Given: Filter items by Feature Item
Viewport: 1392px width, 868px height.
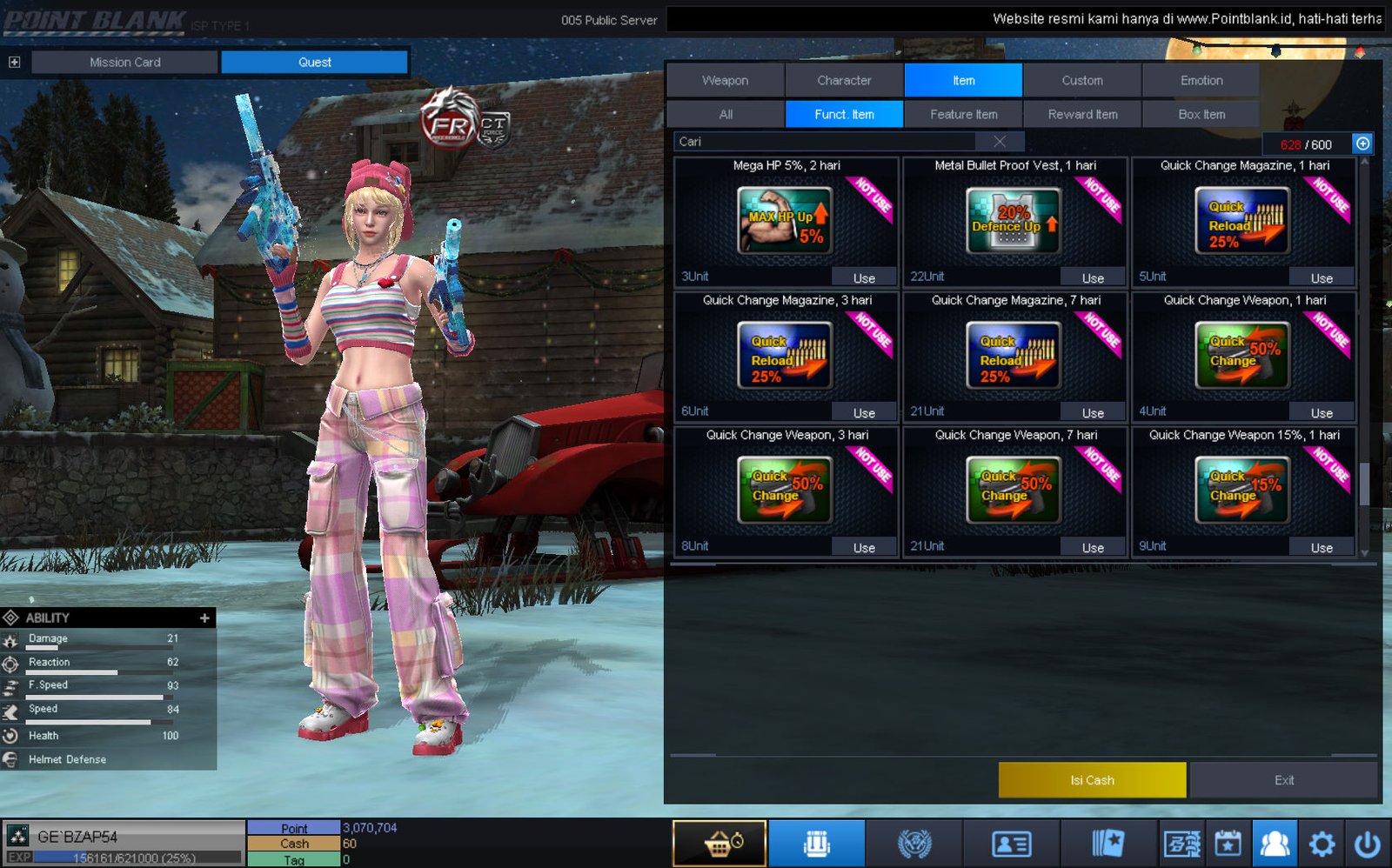Looking at the screenshot, I should point(963,114).
